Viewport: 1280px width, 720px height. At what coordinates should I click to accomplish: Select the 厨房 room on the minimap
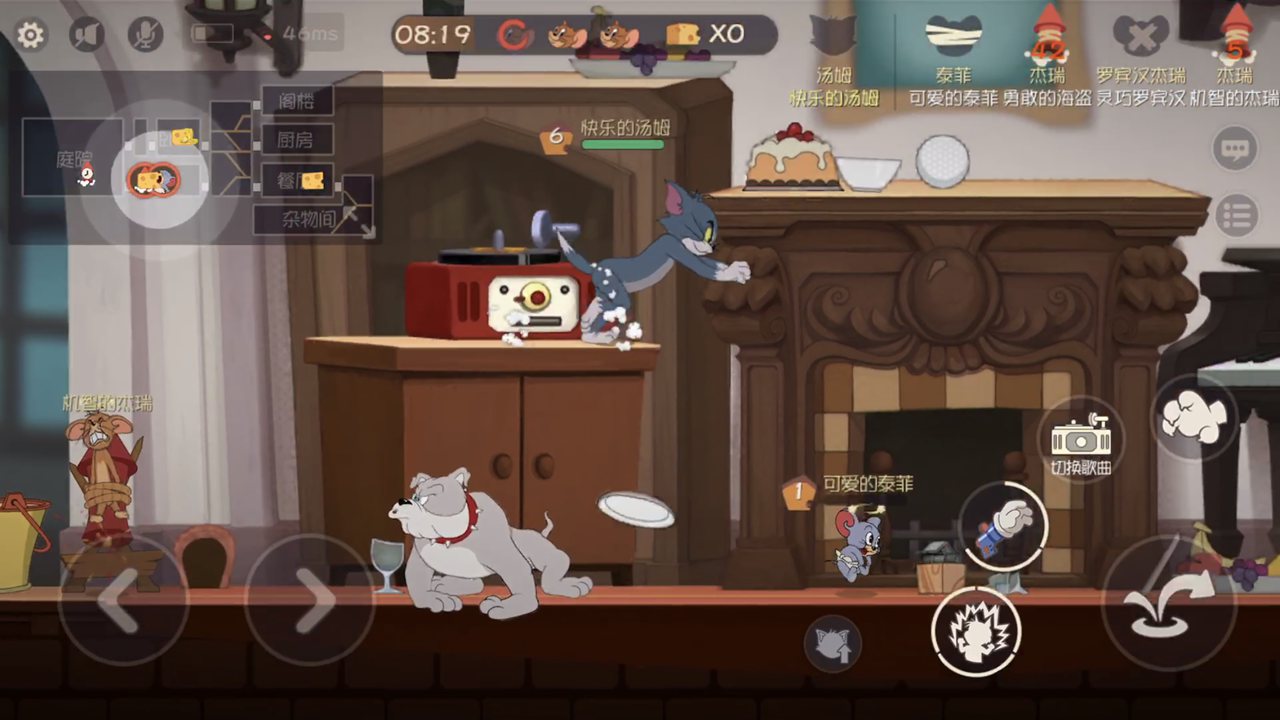coord(297,139)
